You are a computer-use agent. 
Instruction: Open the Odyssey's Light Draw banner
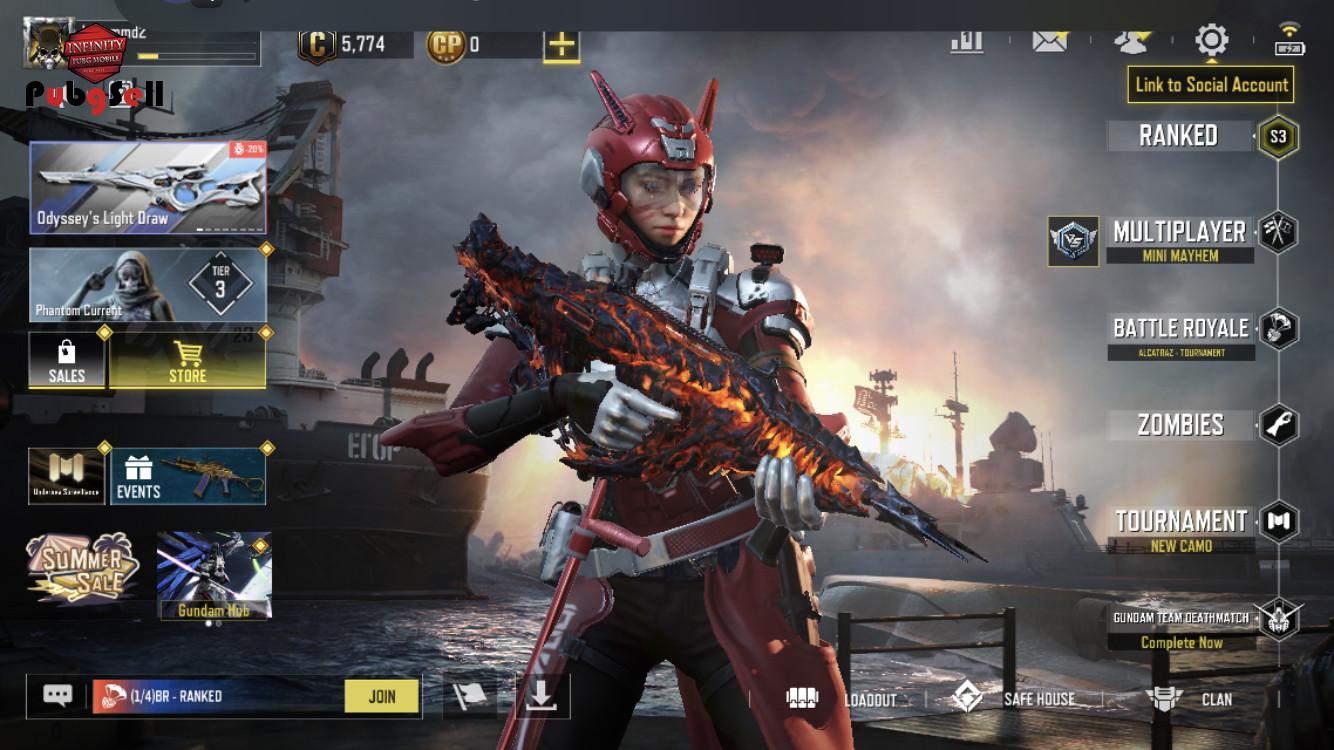(x=148, y=188)
